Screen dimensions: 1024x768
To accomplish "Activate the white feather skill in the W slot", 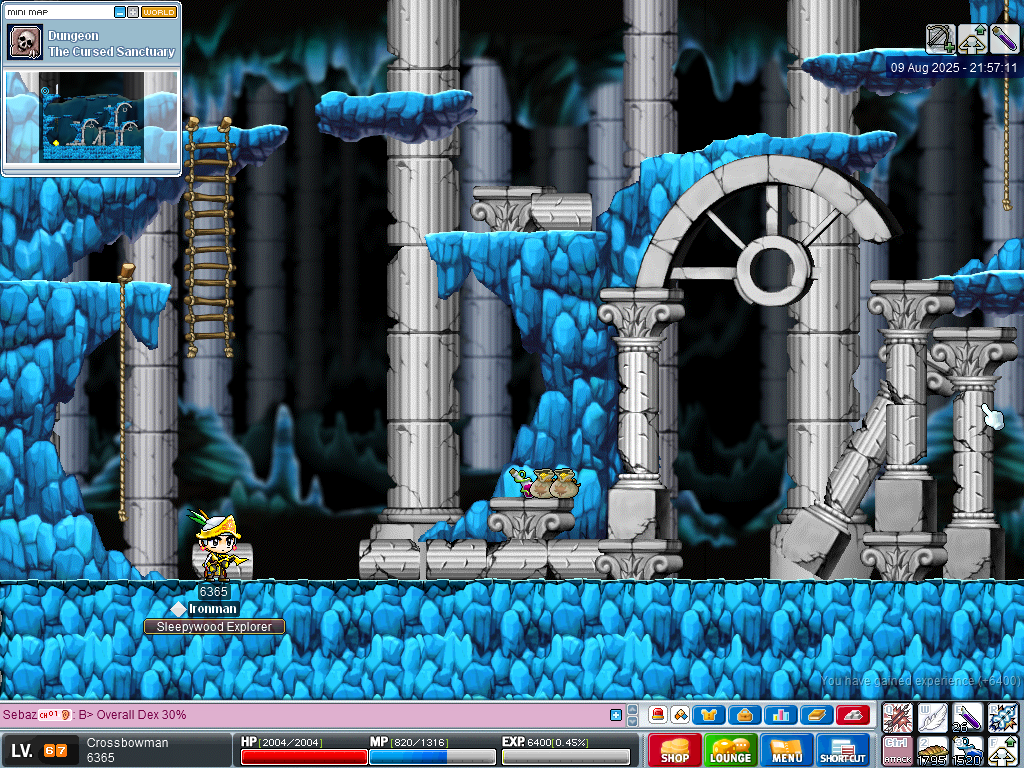I will pyautogui.click(x=932, y=717).
